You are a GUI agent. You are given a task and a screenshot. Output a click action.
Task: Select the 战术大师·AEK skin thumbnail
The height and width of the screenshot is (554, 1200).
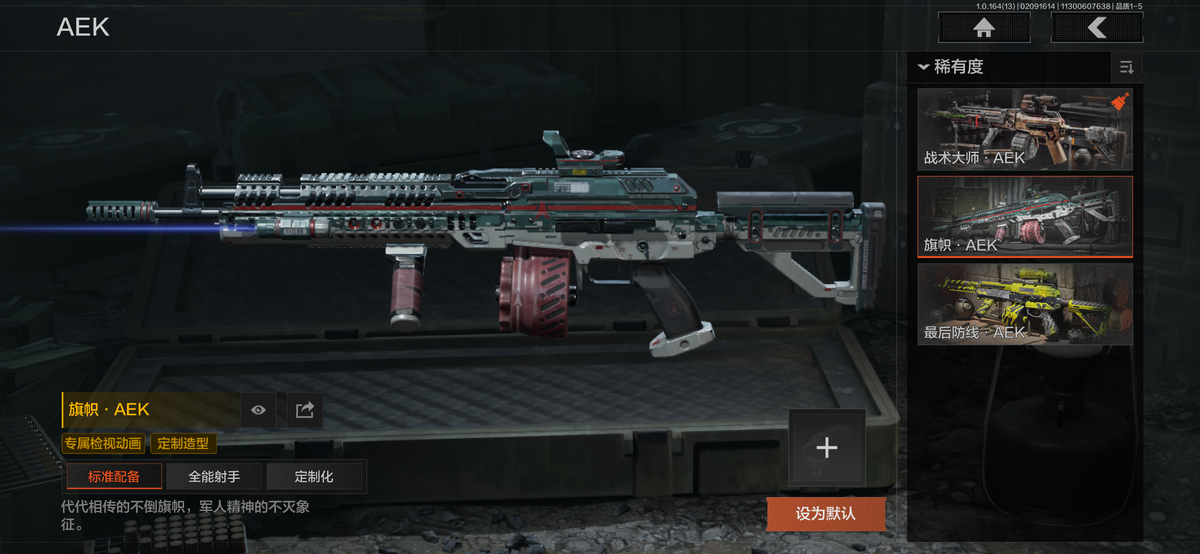[x=1025, y=129]
